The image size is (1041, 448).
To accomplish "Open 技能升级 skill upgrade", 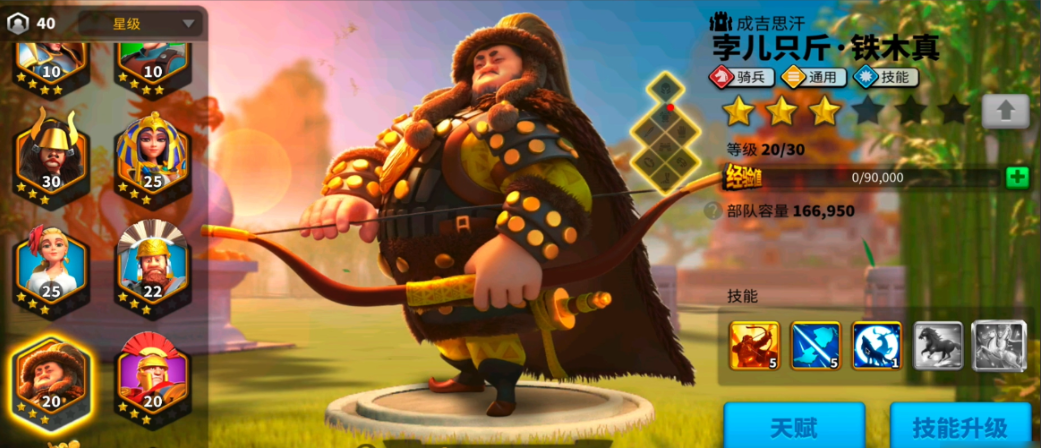I will click(959, 427).
